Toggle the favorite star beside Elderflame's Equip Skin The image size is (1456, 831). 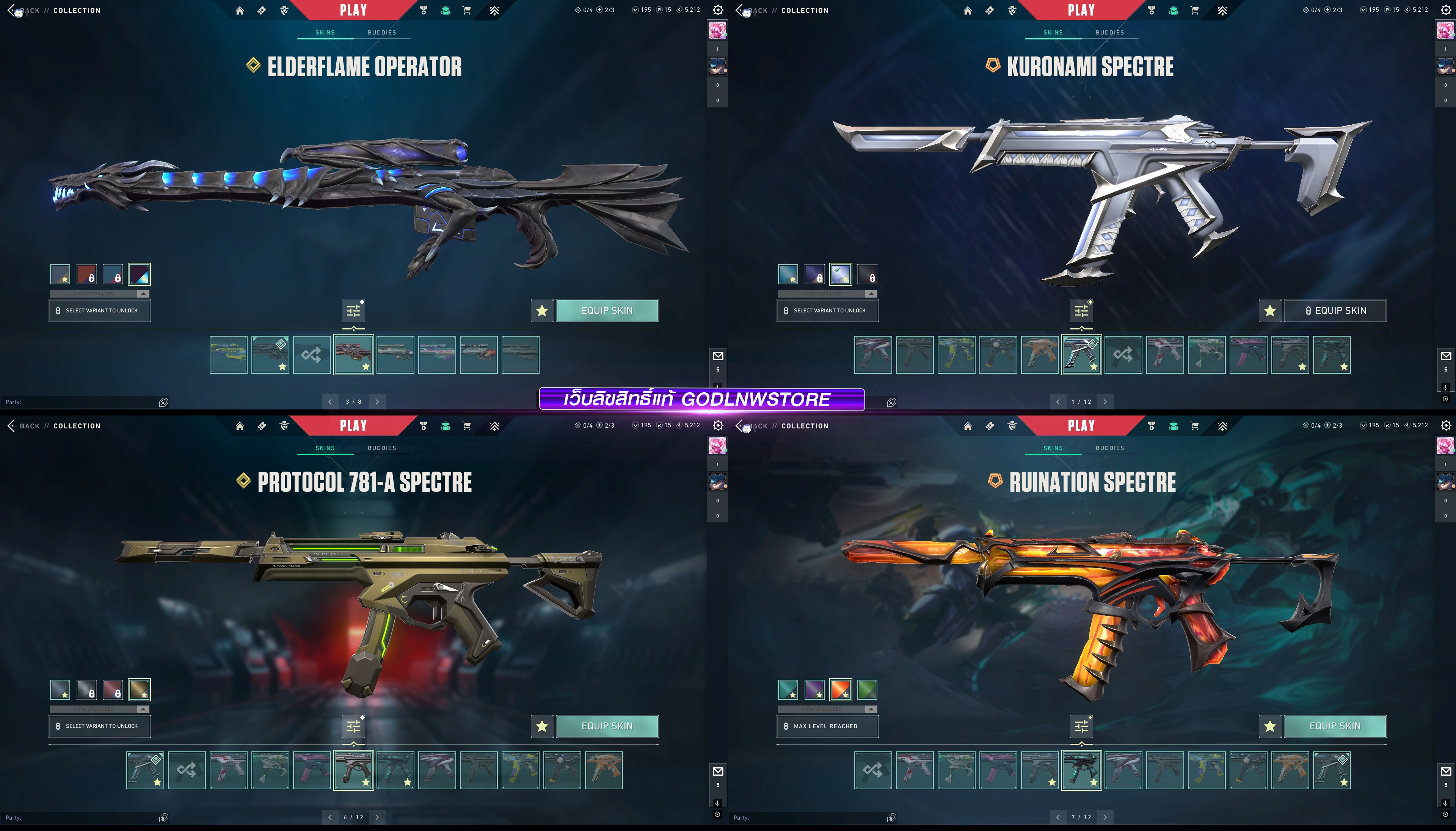pyautogui.click(x=542, y=310)
